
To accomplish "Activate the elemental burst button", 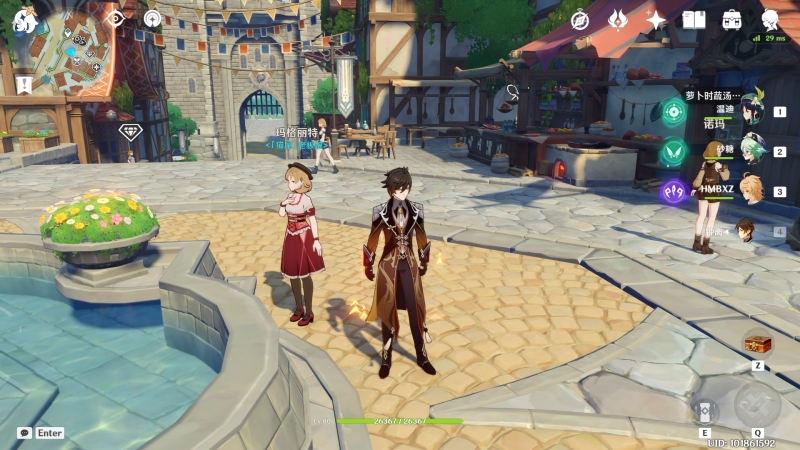I will [757, 404].
